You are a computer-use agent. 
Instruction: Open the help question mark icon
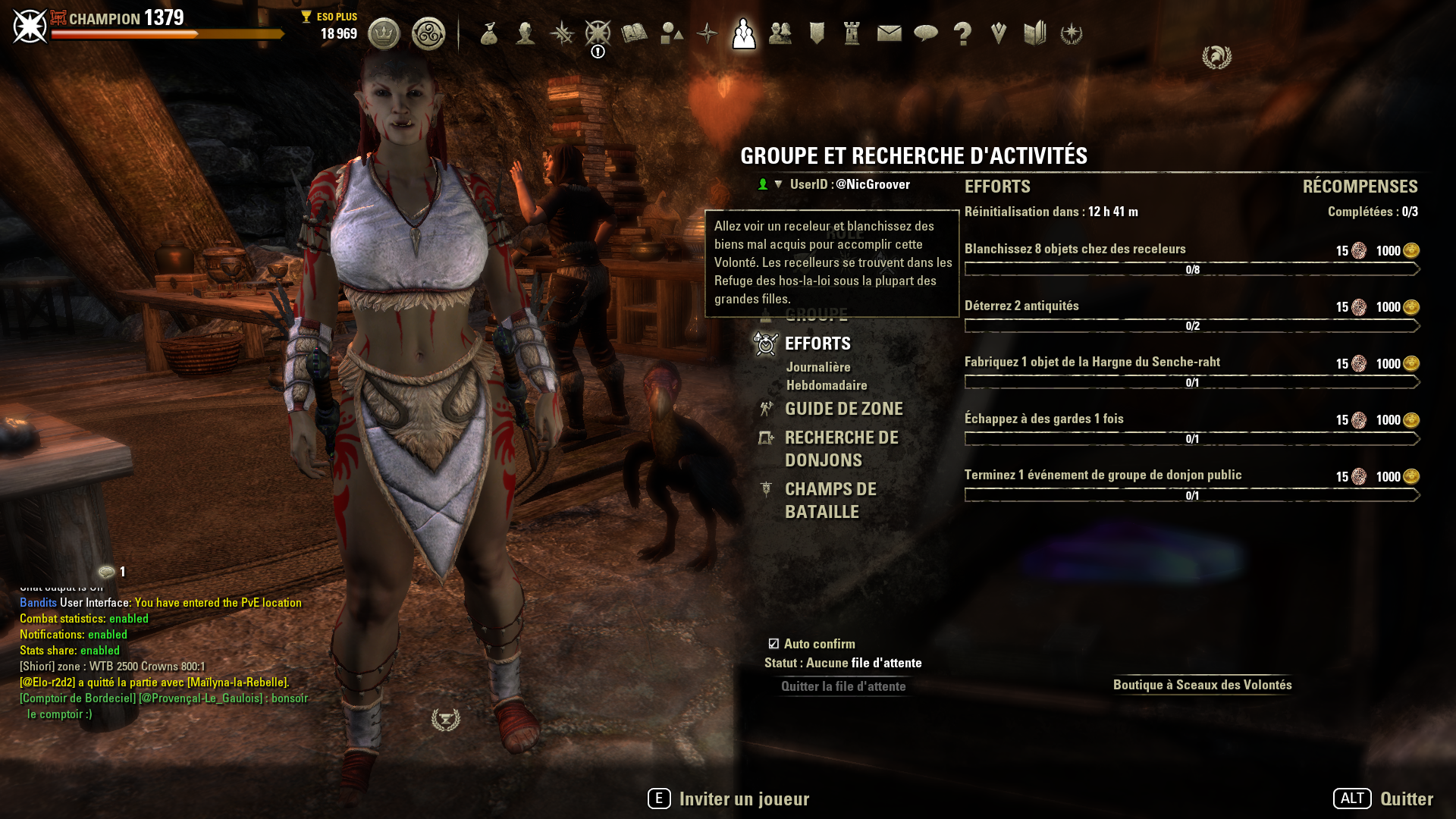pyautogui.click(x=962, y=33)
